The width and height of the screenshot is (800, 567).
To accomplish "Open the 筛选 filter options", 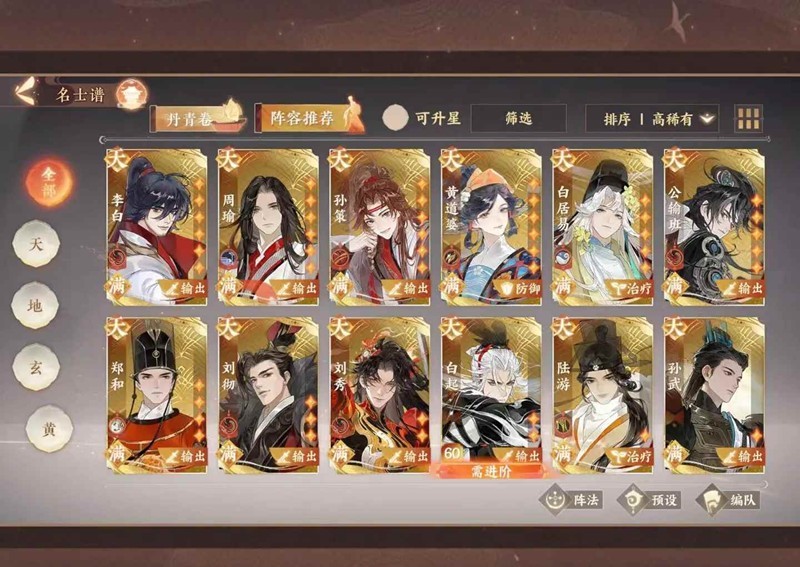I will pos(518,118).
